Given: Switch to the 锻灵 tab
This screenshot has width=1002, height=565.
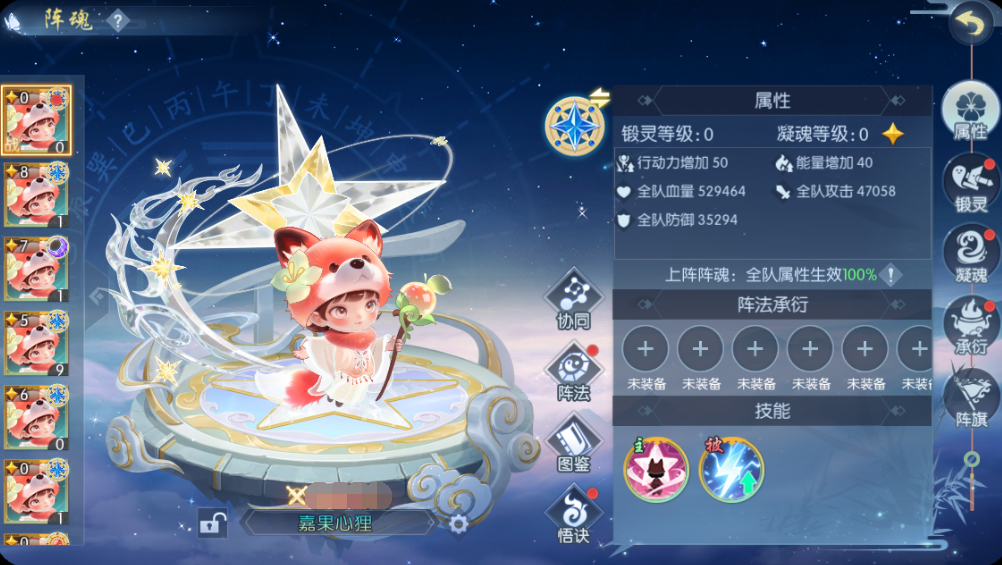Looking at the screenshot, I should pos(971,184).
